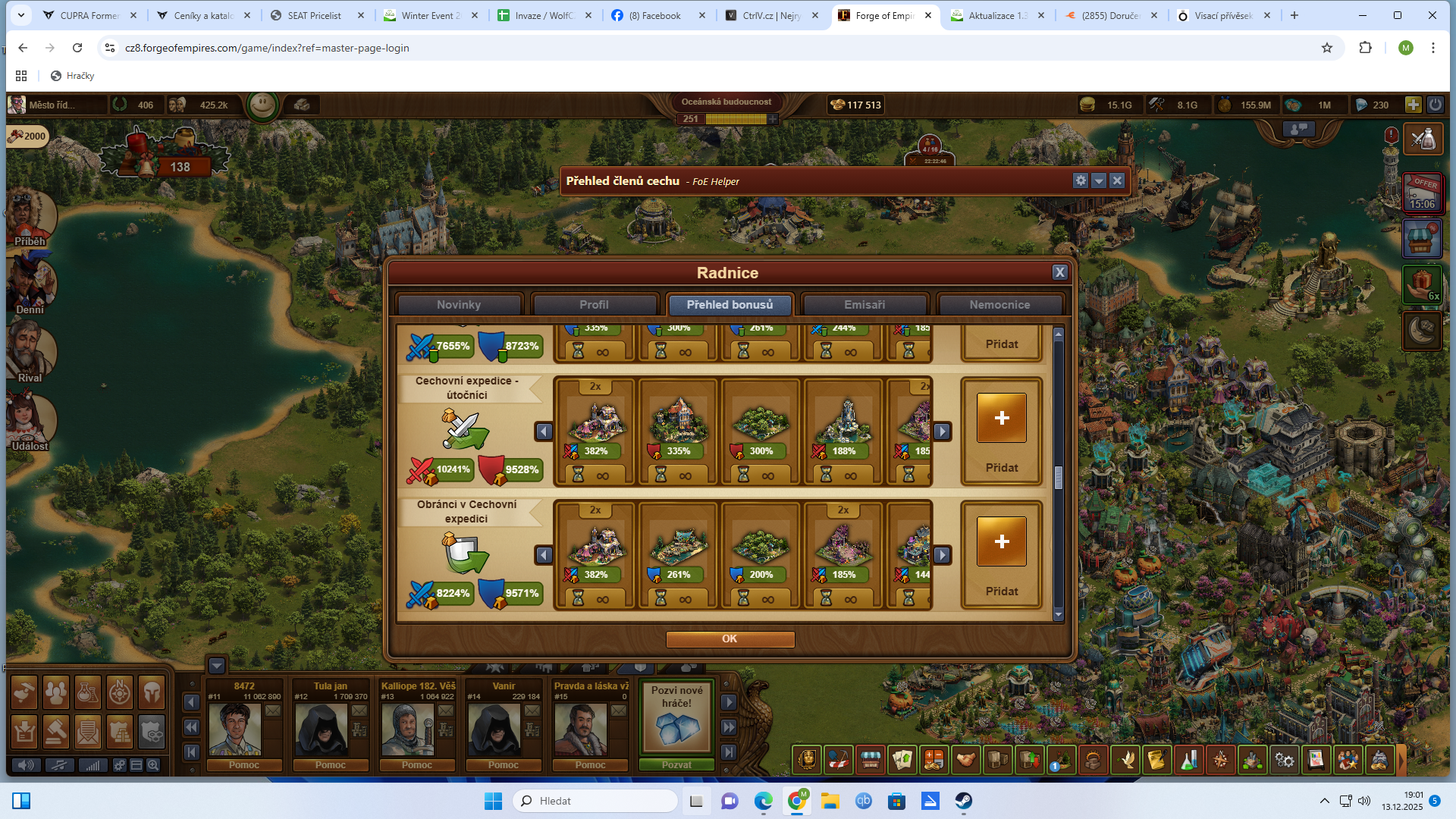Open FoE Helper panel settings gear
Screen dimensions: 1456x819
click(1081, 180)
